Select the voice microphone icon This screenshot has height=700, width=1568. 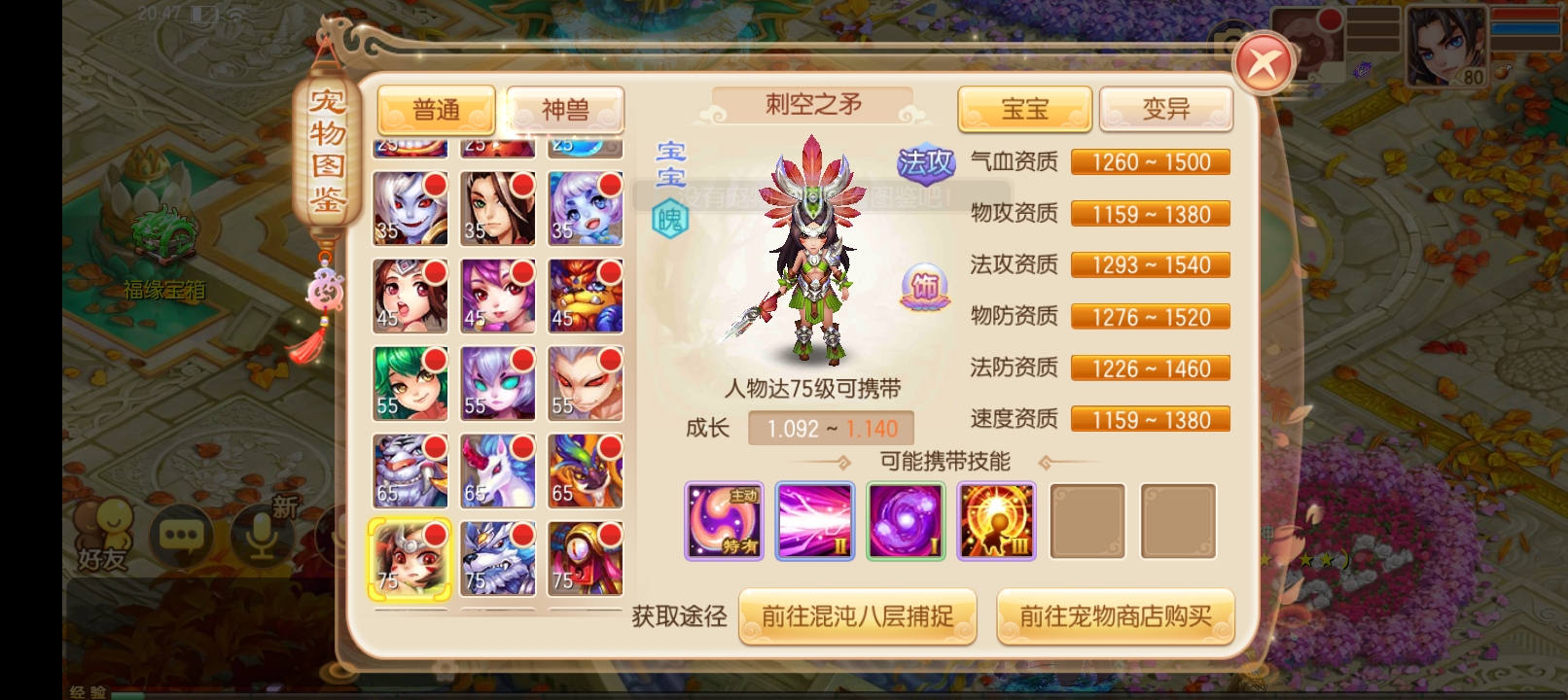click(x=261, y=534)
